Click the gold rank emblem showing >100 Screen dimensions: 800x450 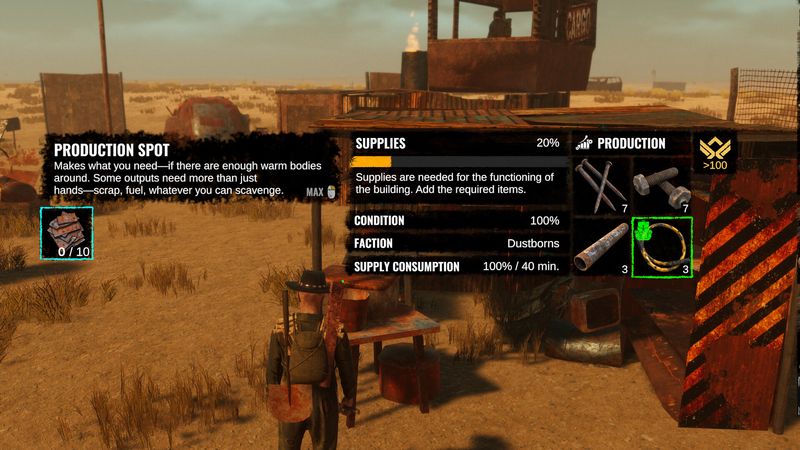pos(716,151)
